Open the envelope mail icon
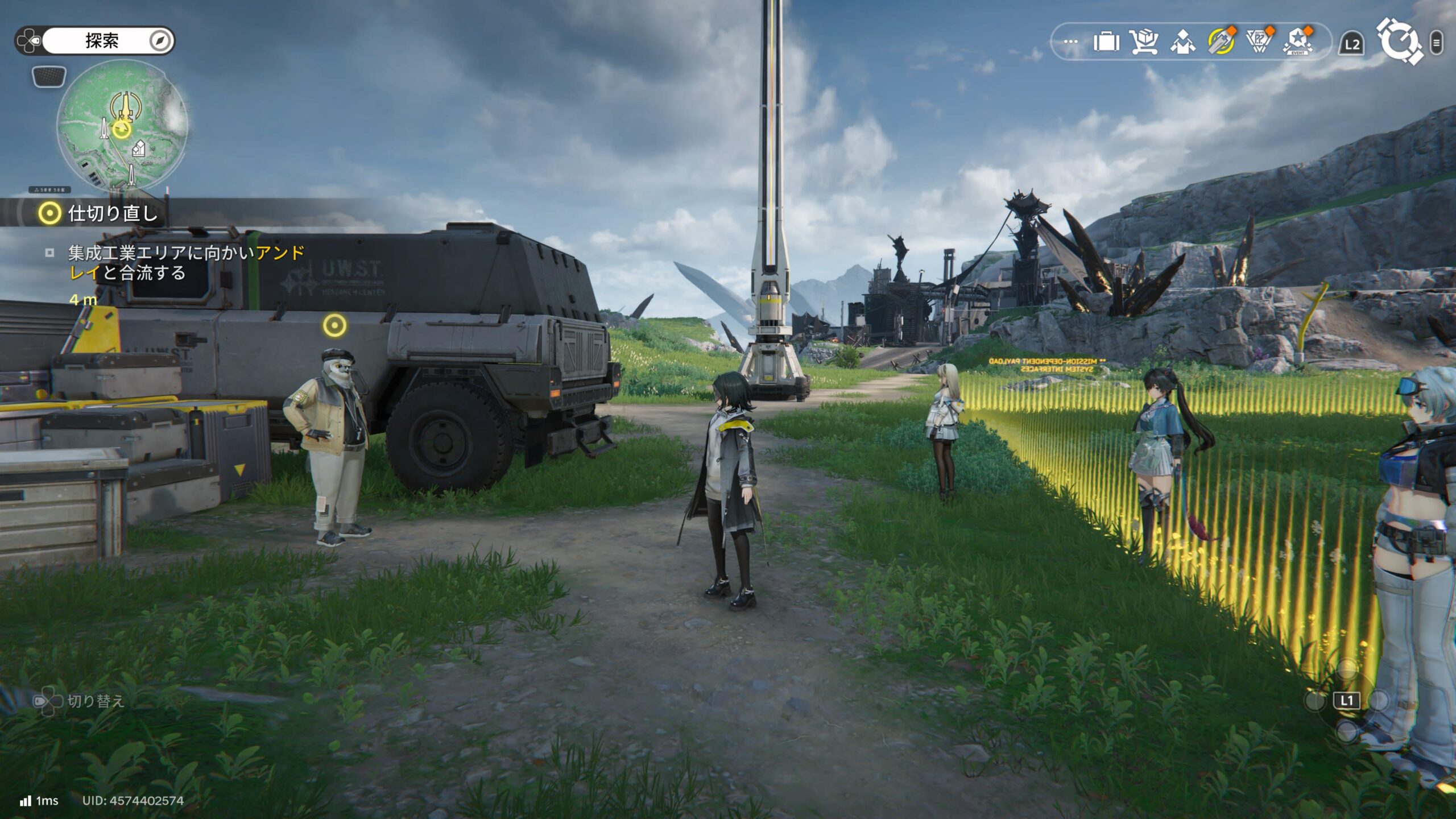 (x=1182, y=42)
